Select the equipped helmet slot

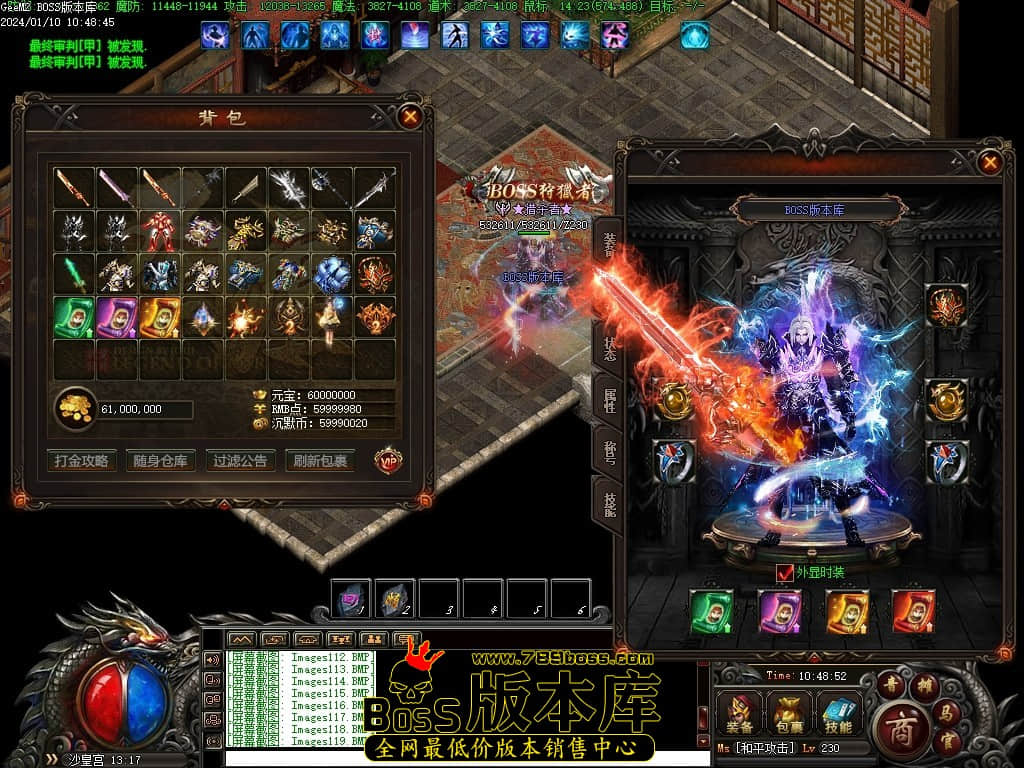coord(946,305)
